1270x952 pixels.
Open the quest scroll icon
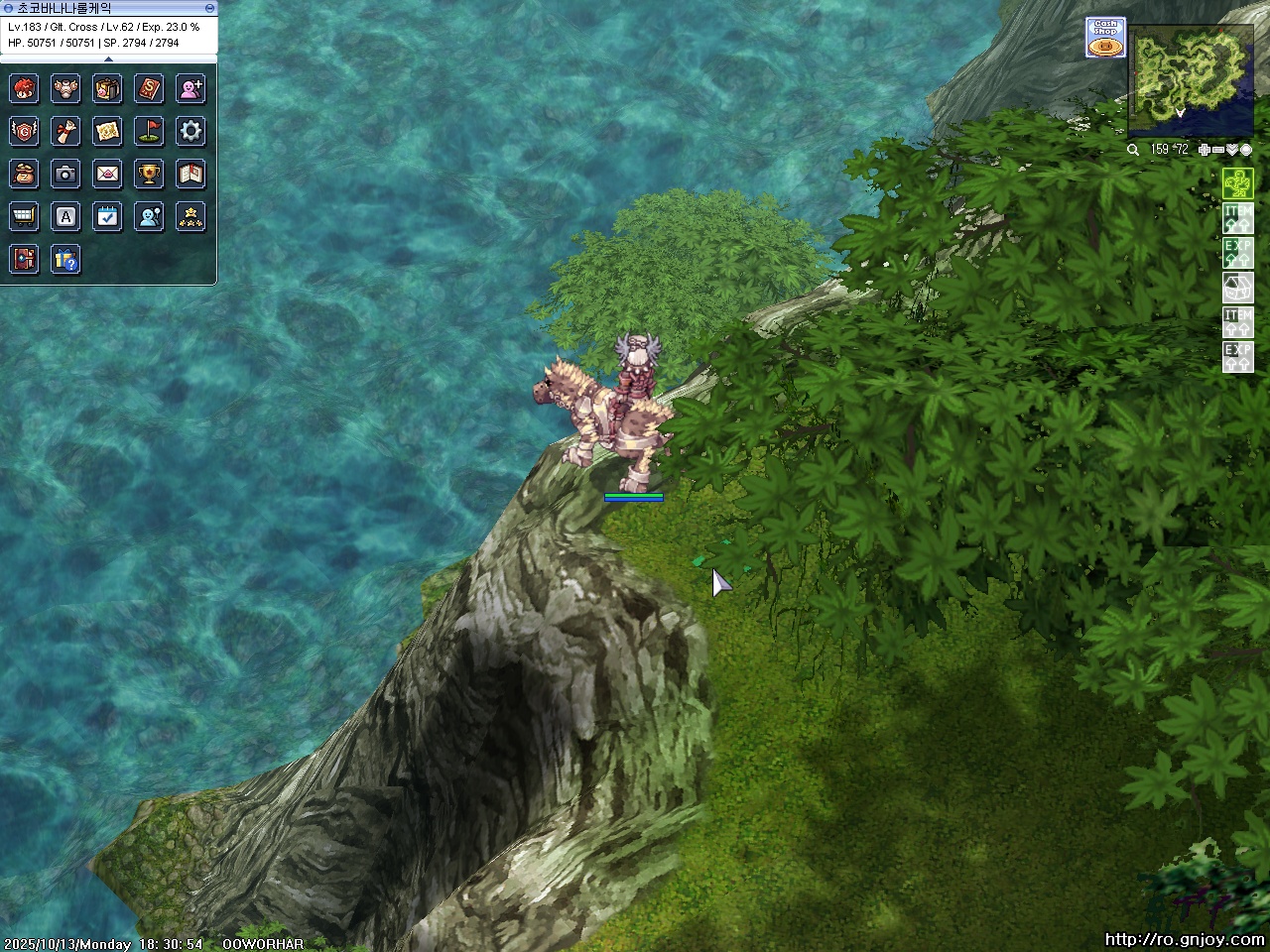click(65, 131)
